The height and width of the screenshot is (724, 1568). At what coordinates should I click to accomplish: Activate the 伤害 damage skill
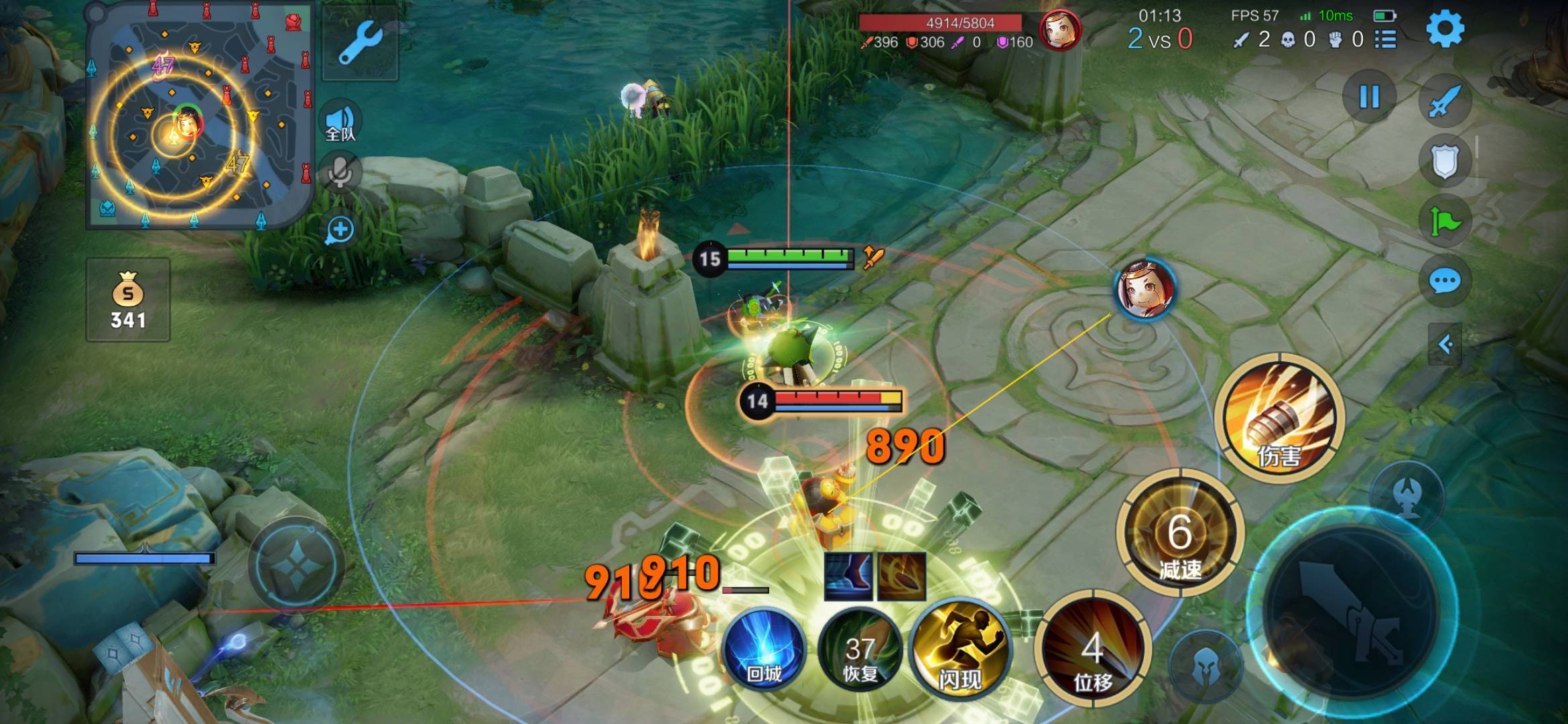point(1280,418)
